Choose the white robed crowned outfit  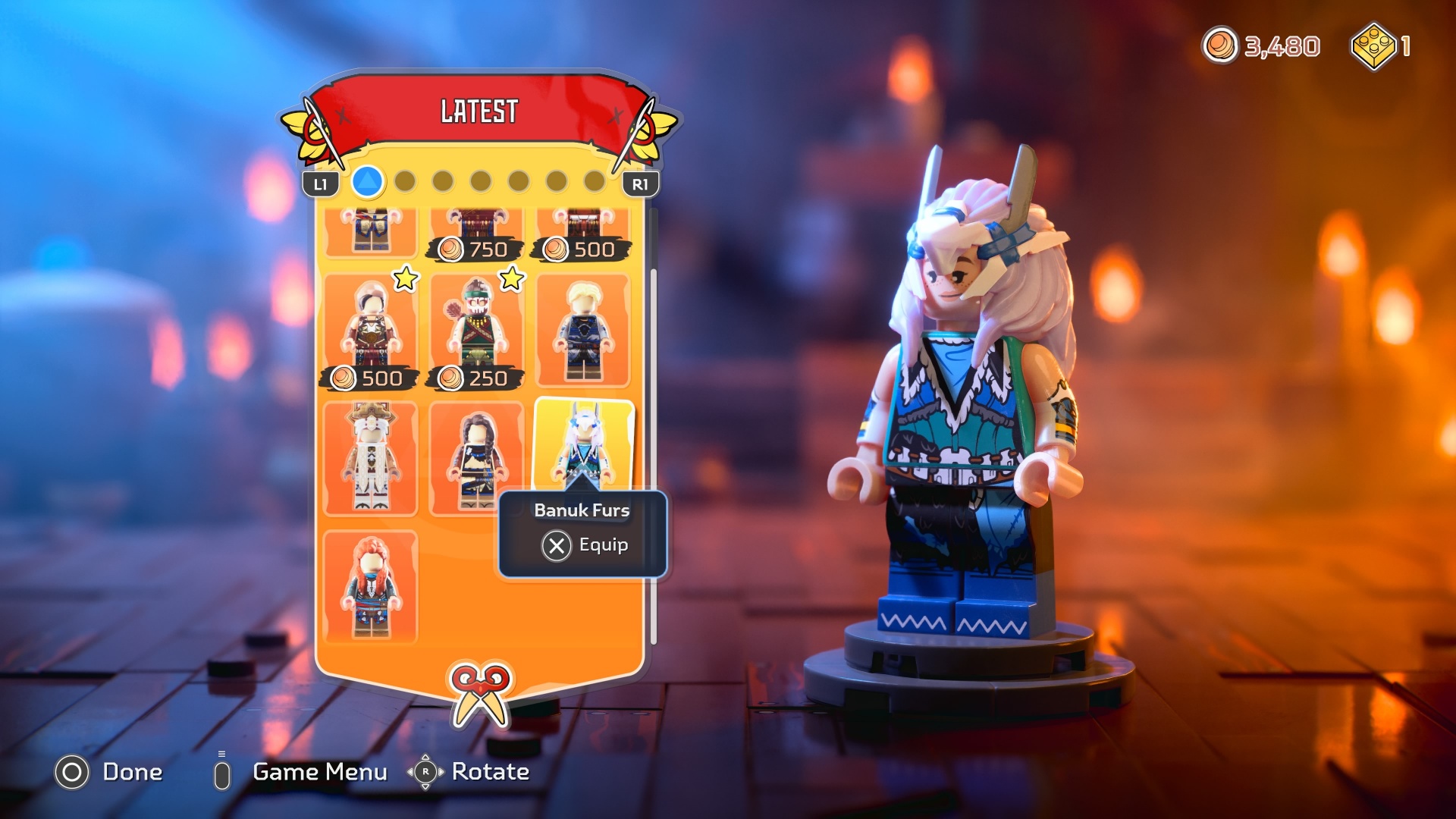click(x=371, y=458)
